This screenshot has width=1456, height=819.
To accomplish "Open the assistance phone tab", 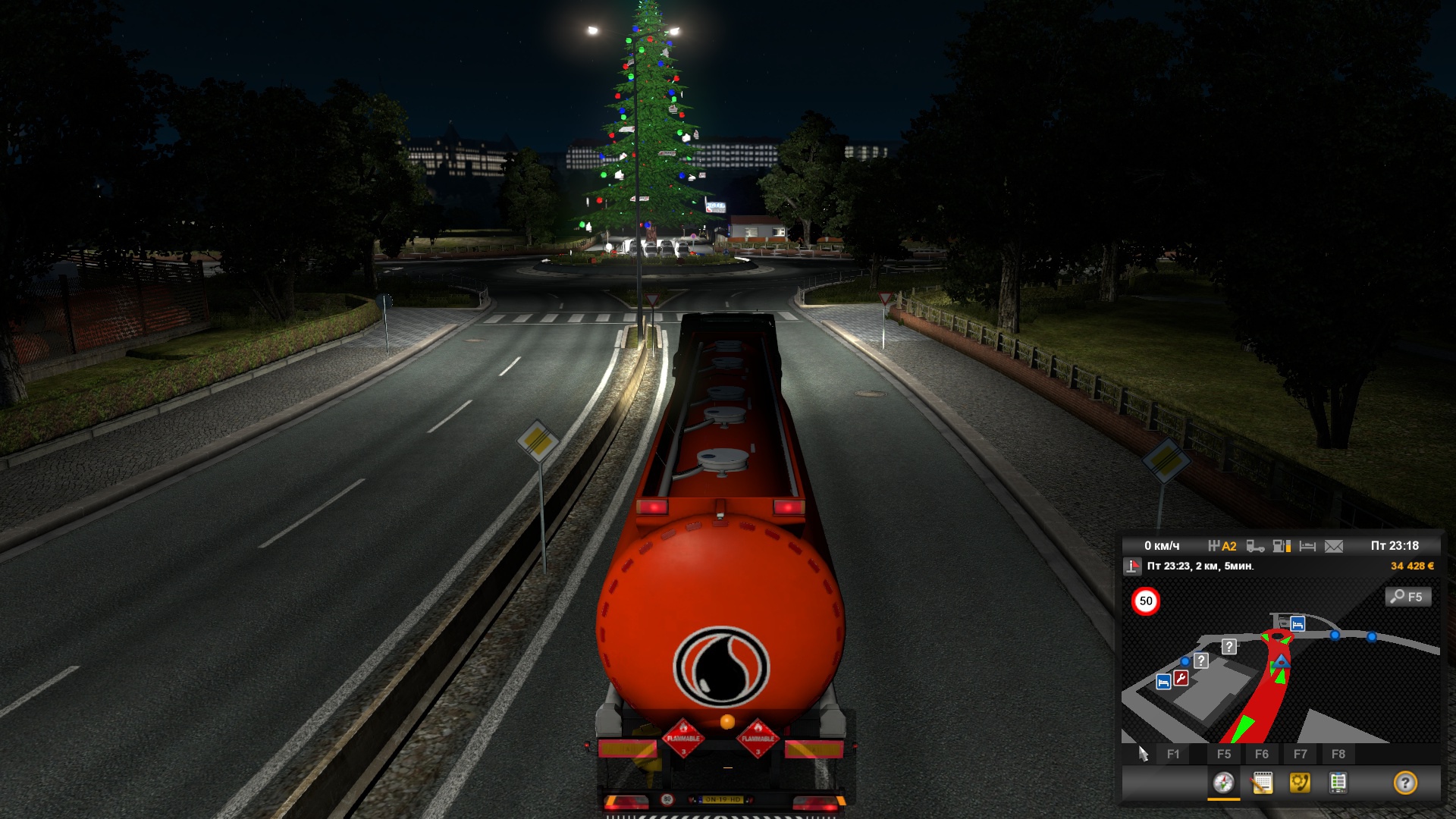I will click(x=1300, y=783).
